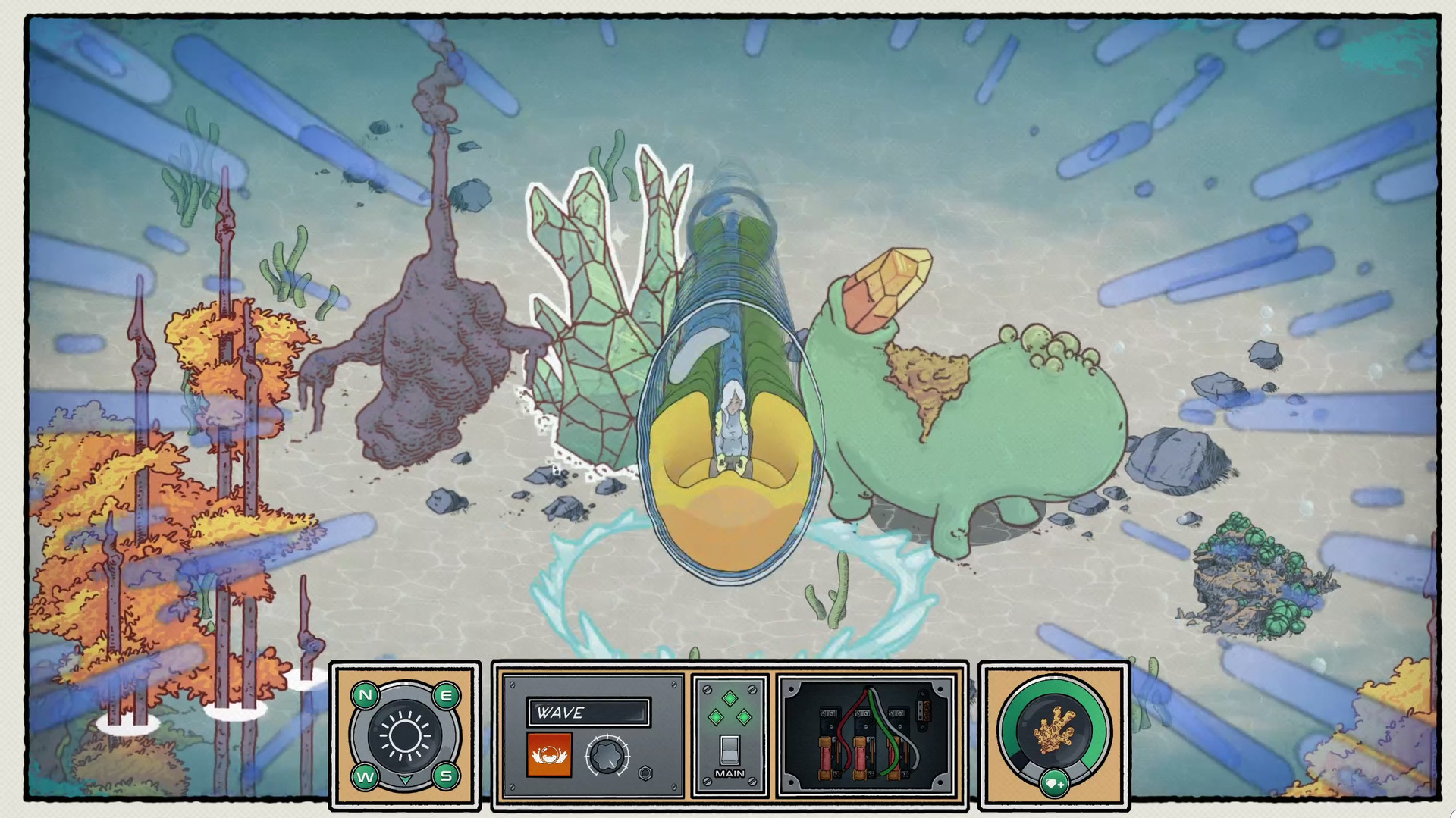This screenshot has height=818, width=1456.
Task: Turn the rotary knob on the WAVE panel
Action: pos(609,757)
